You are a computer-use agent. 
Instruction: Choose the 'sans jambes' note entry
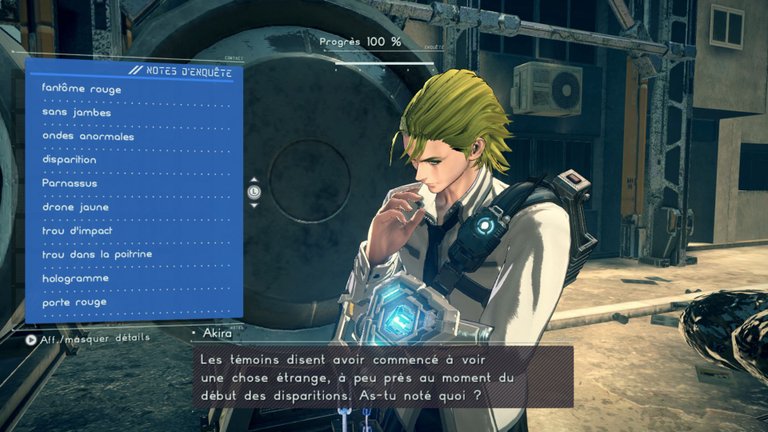click(77, 113)
